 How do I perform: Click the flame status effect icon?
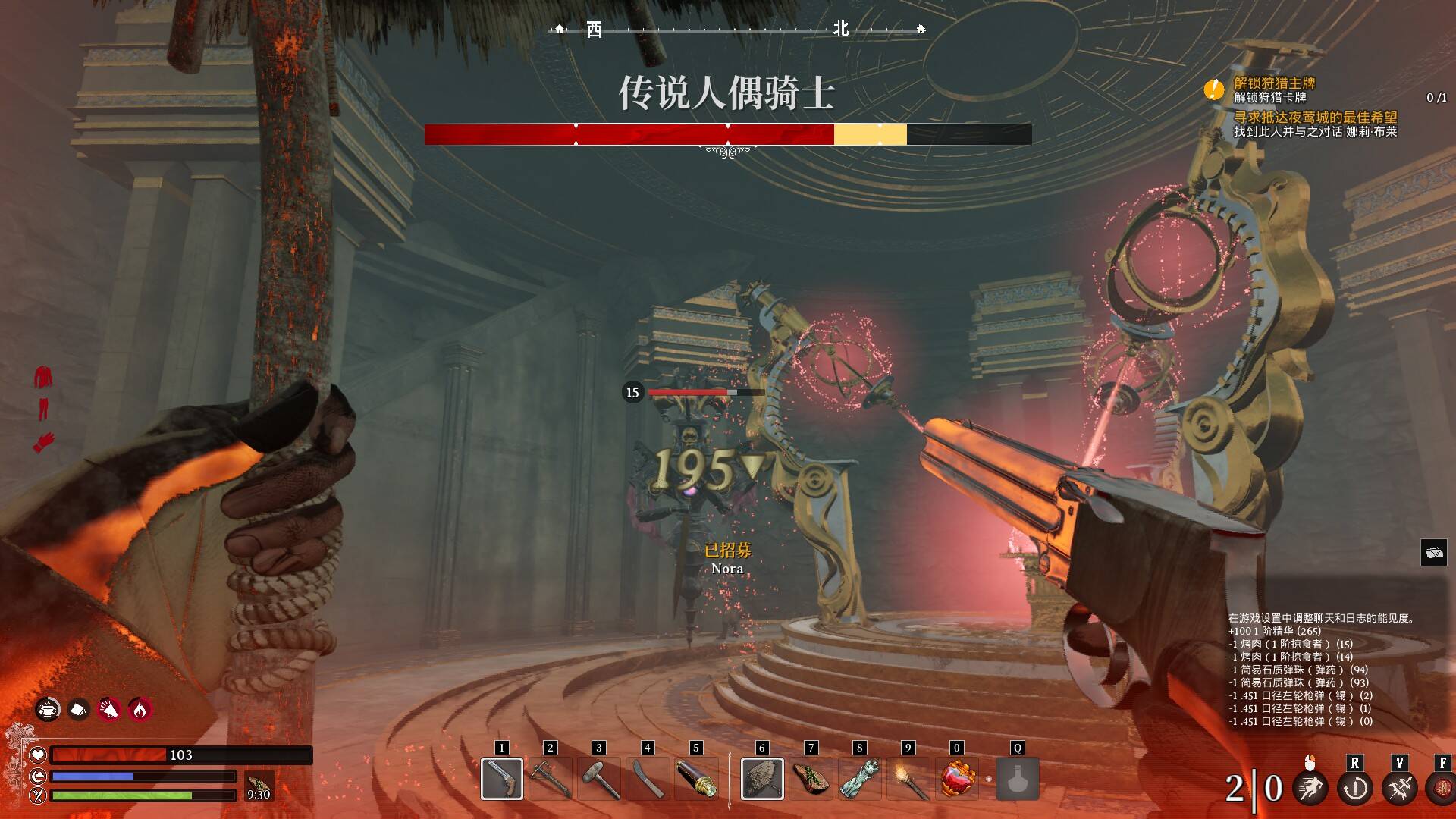pyautogui.click(x=140, y=709)
